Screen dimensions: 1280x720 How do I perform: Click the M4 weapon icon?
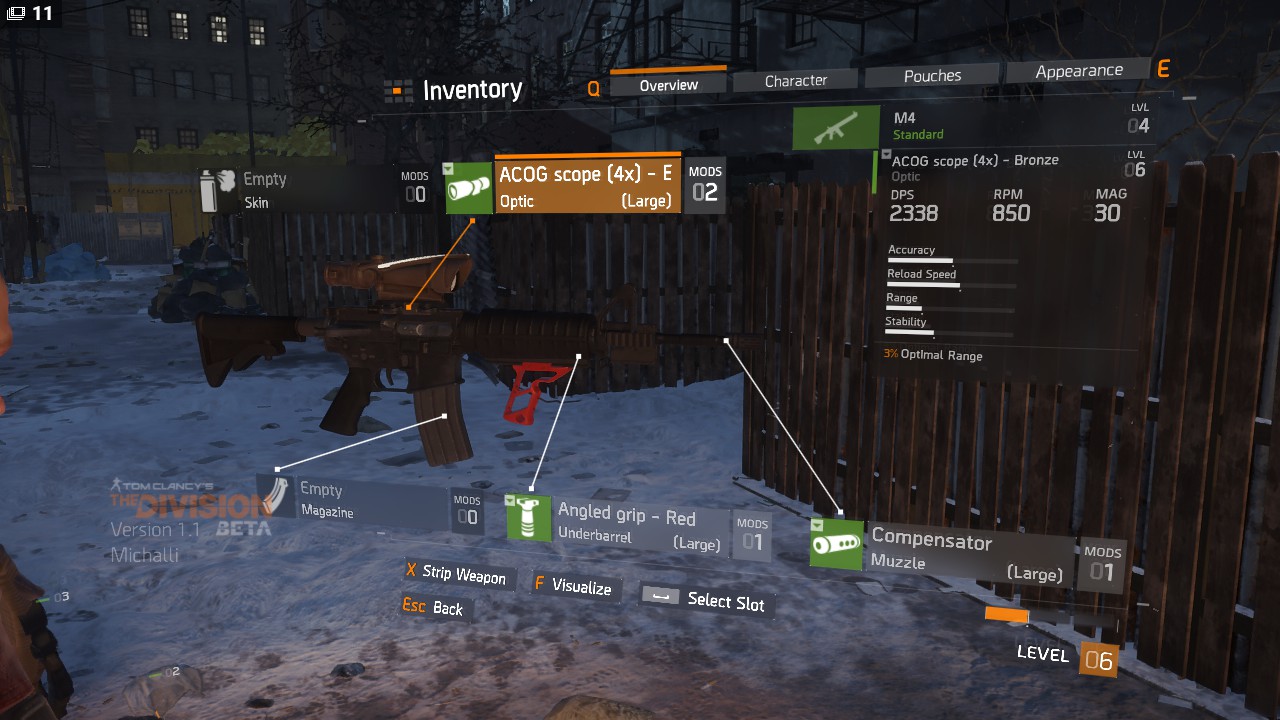(x=836, y=128)
